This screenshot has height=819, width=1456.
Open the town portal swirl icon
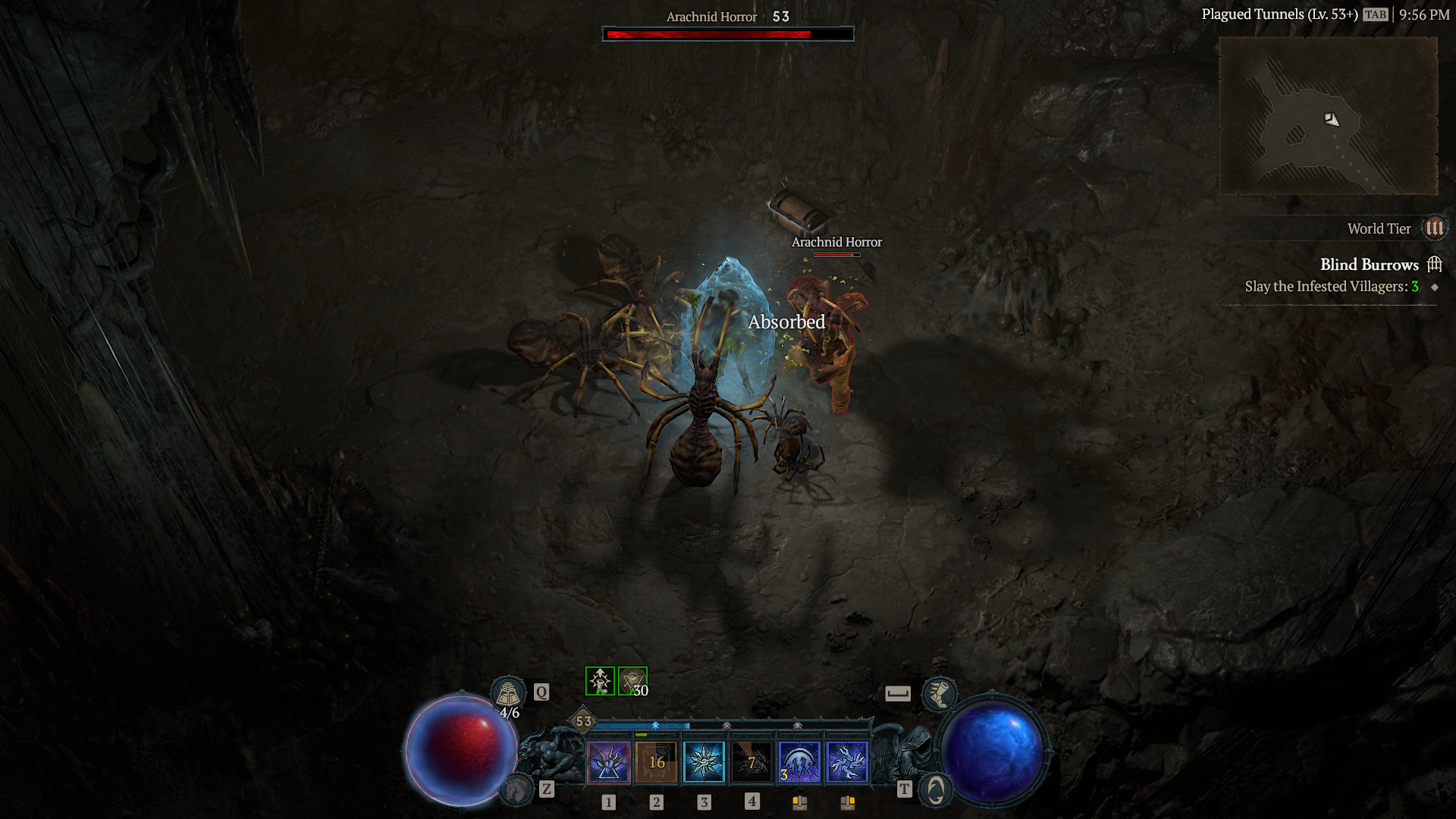click(936, 790)
